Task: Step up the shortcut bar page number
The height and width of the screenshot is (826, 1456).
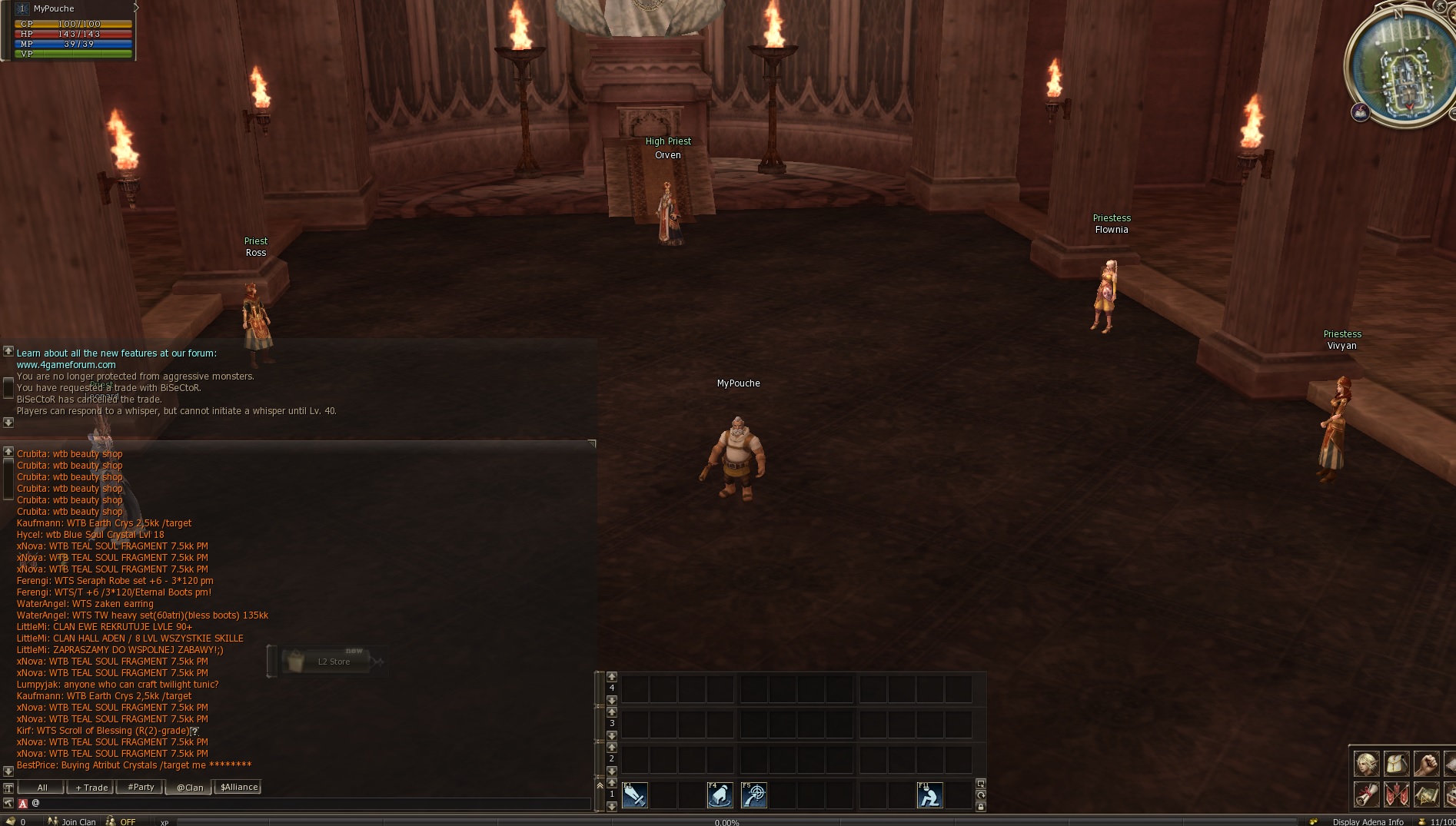Action: click(x=612, y=783)
